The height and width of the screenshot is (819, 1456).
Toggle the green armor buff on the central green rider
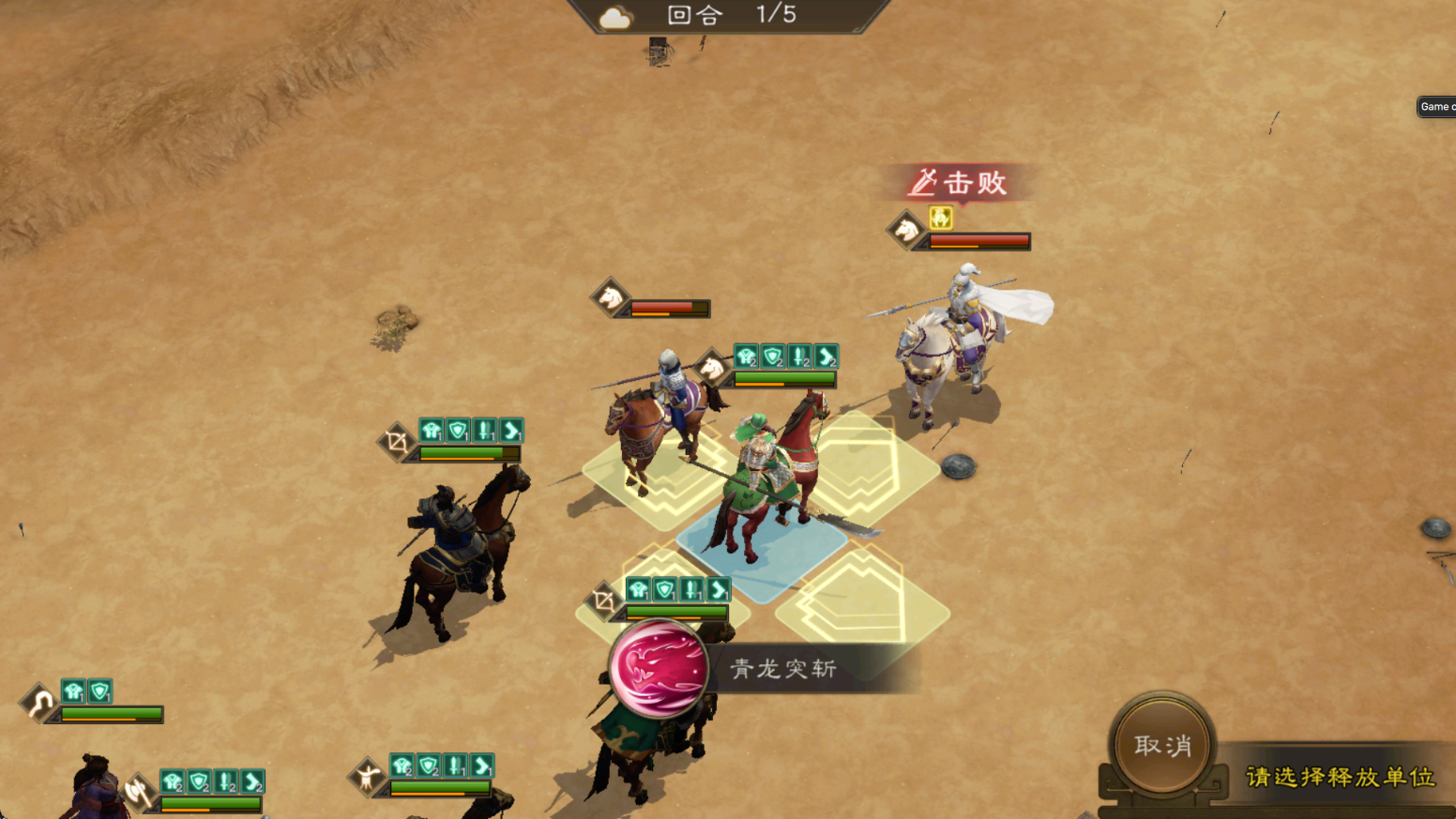click(x=747, y=357)
